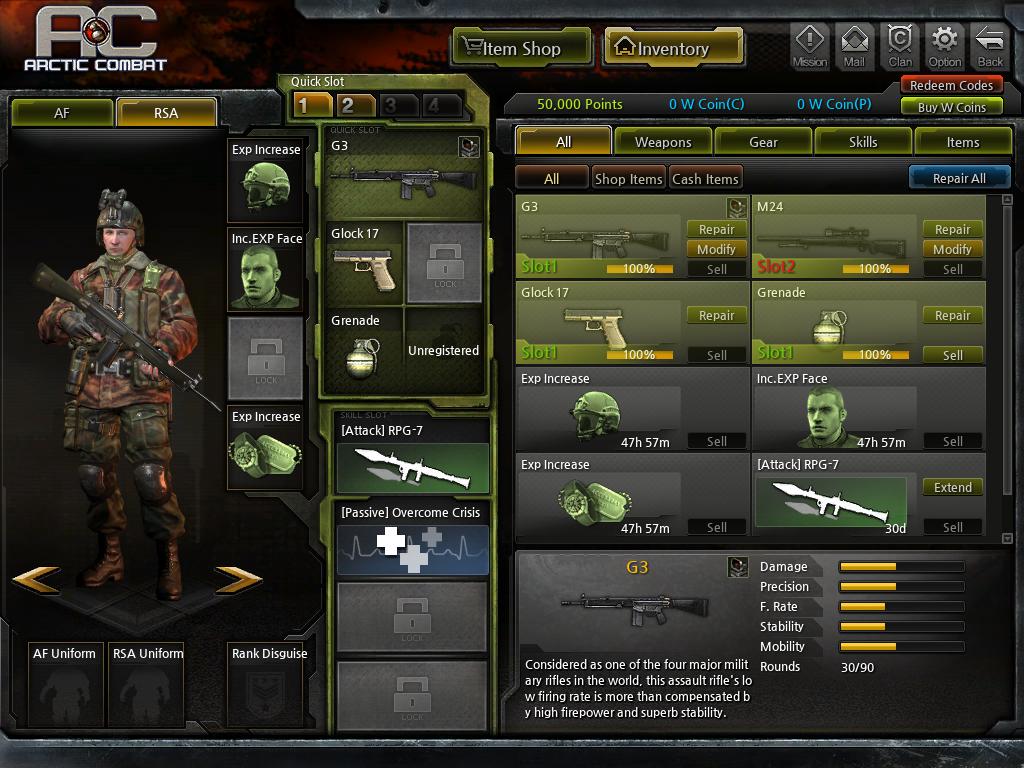Rotate character with right arrow
1024x768 pixels.
coord(238,579)
